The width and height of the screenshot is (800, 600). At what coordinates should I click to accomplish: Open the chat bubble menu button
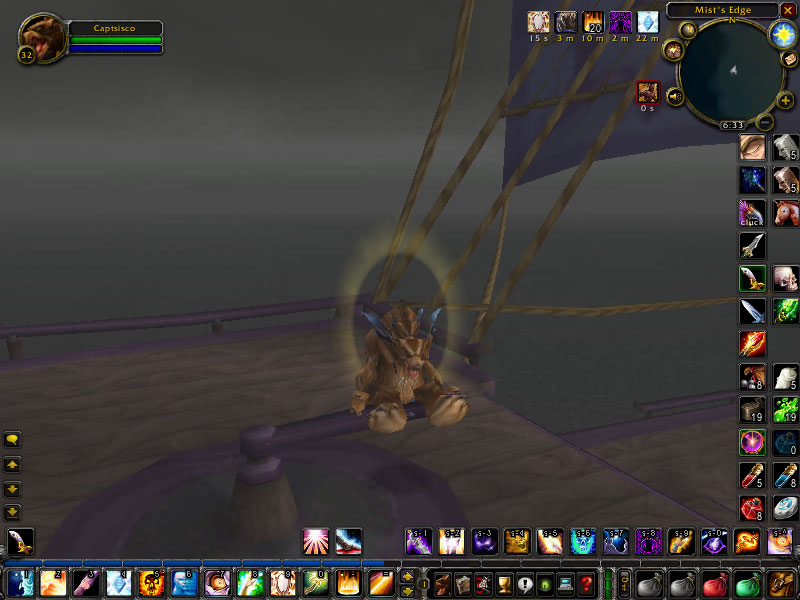coord(13,439)
